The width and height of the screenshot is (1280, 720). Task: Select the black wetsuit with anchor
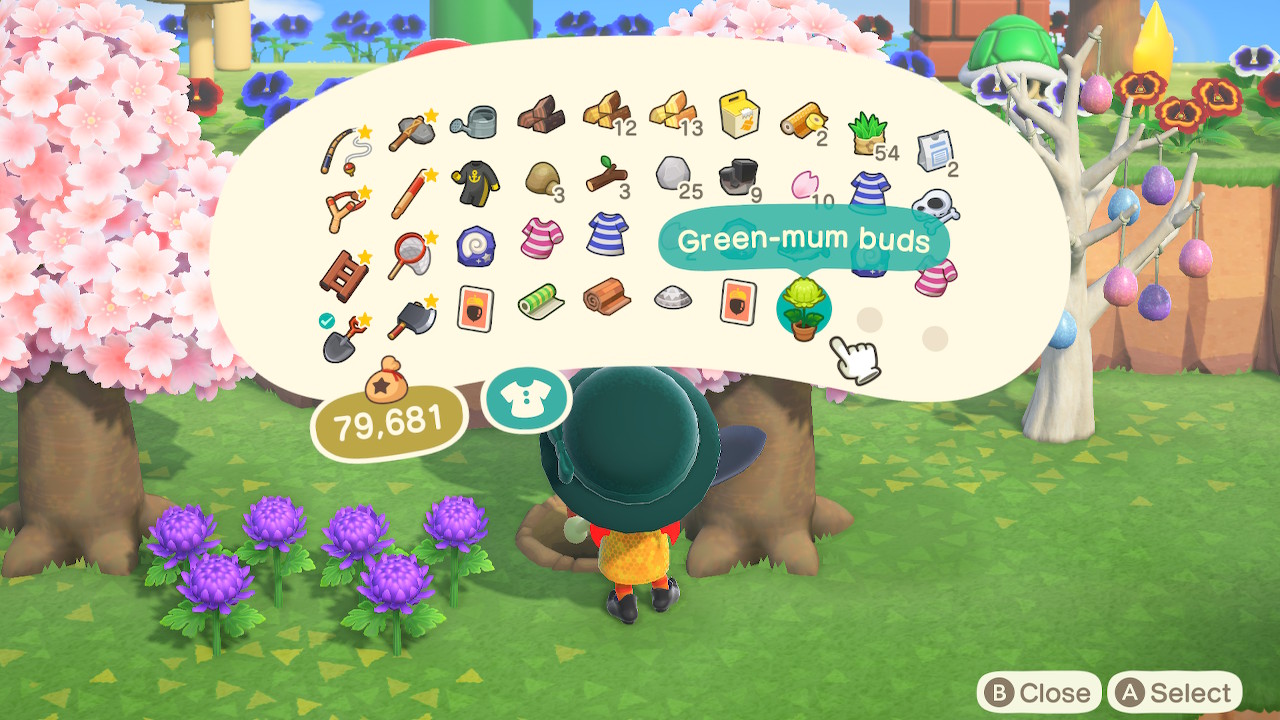[x=473, y=184]
